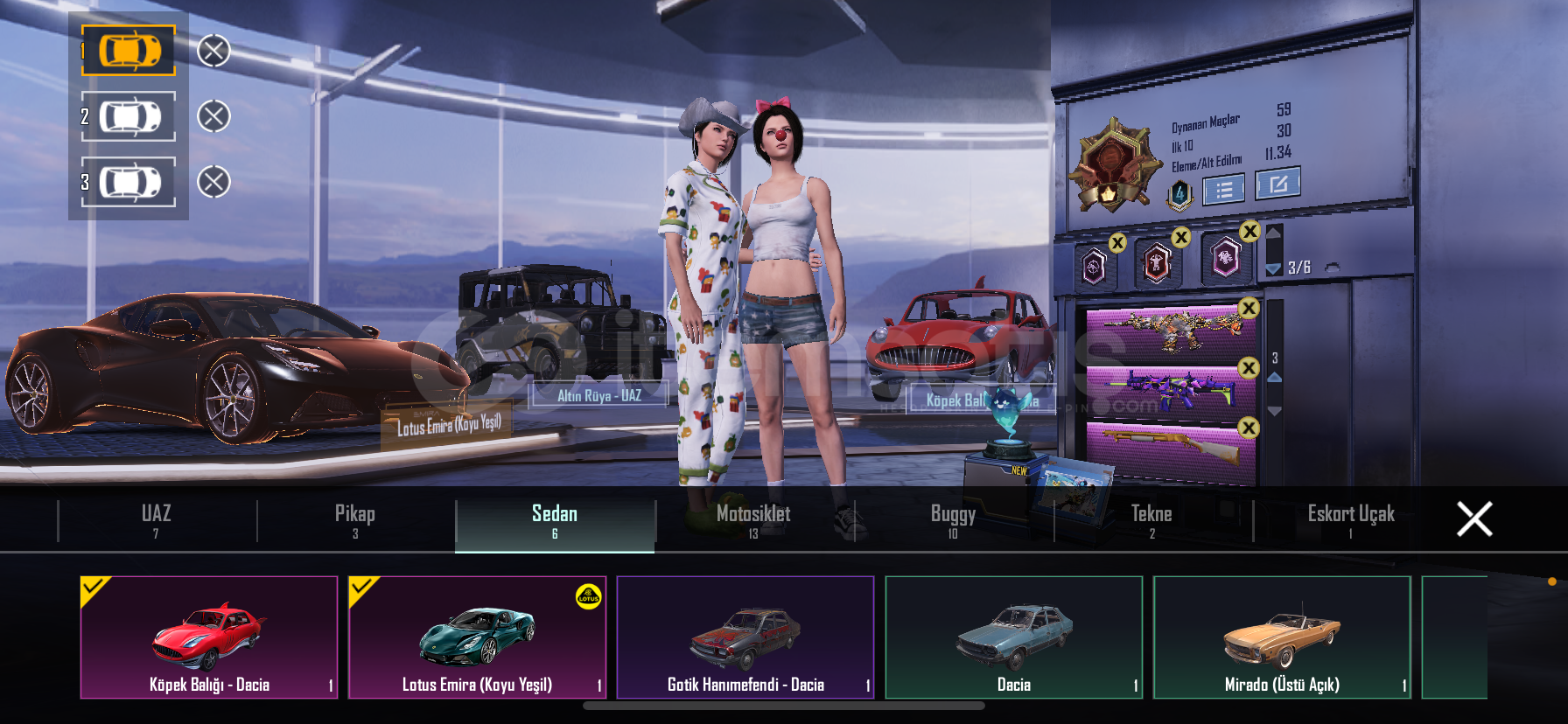Screen dimensions: 1568x724
Task: Open the Tekne category
Action: pos(1151,520)
